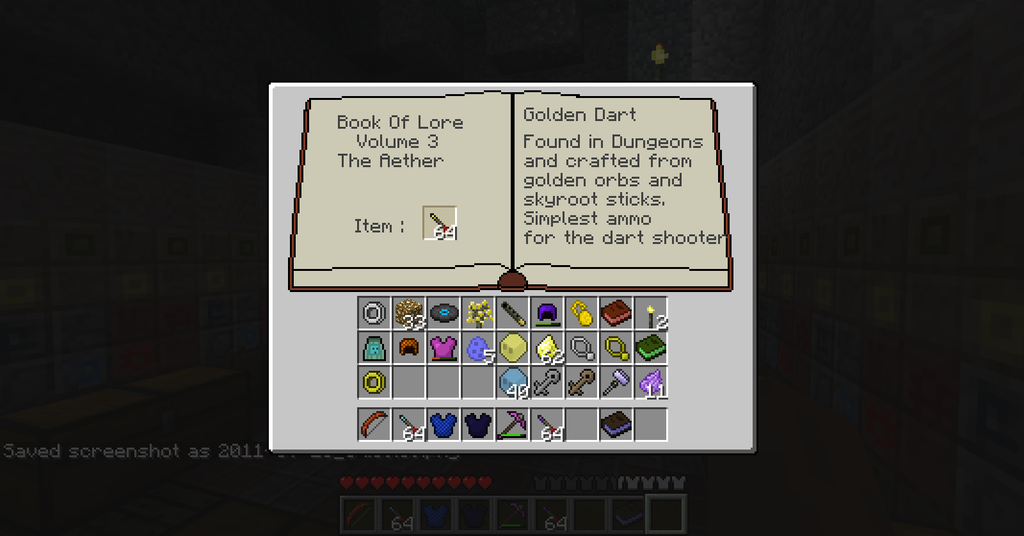Pick up the purple pickaxe
This screenshot has width=1024, height=536.
click(512, 424)
